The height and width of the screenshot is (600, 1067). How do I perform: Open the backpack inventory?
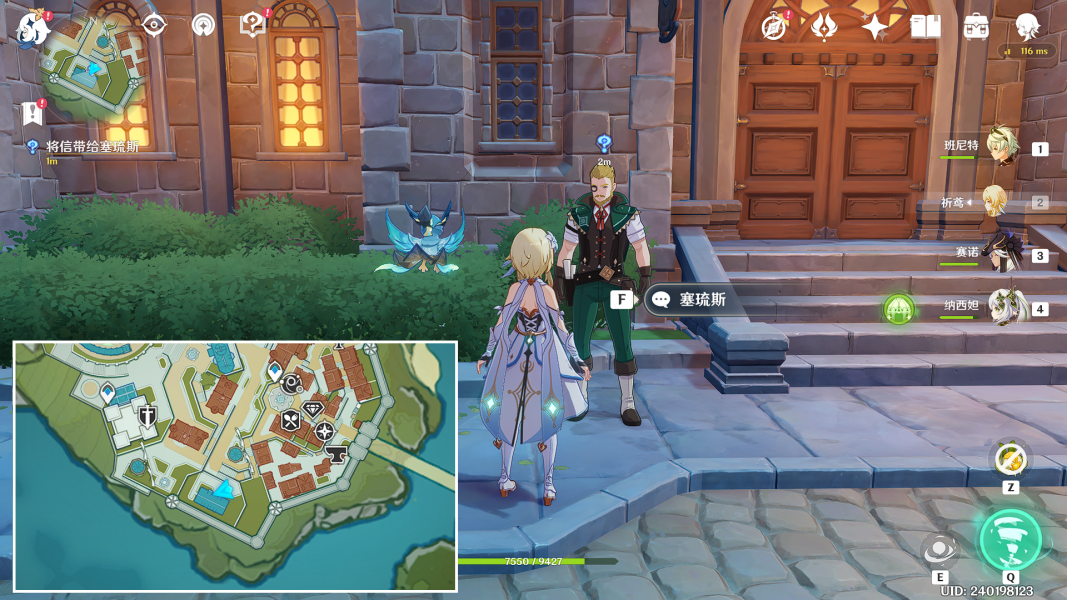coord(976,27)
